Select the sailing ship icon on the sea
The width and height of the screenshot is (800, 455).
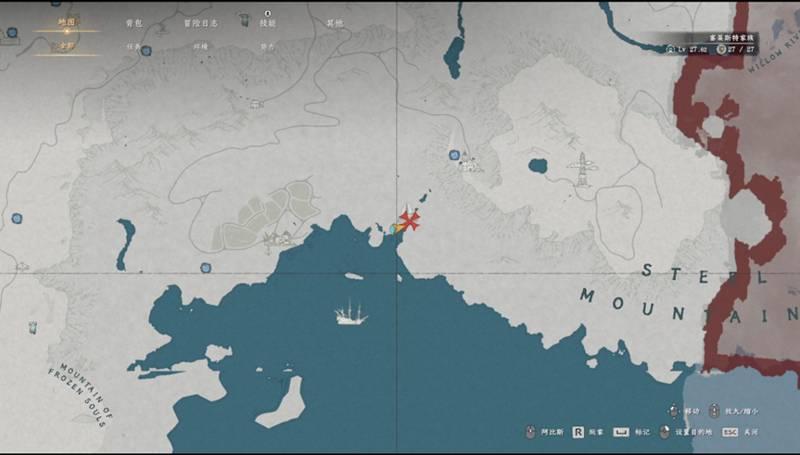(351, 313)
